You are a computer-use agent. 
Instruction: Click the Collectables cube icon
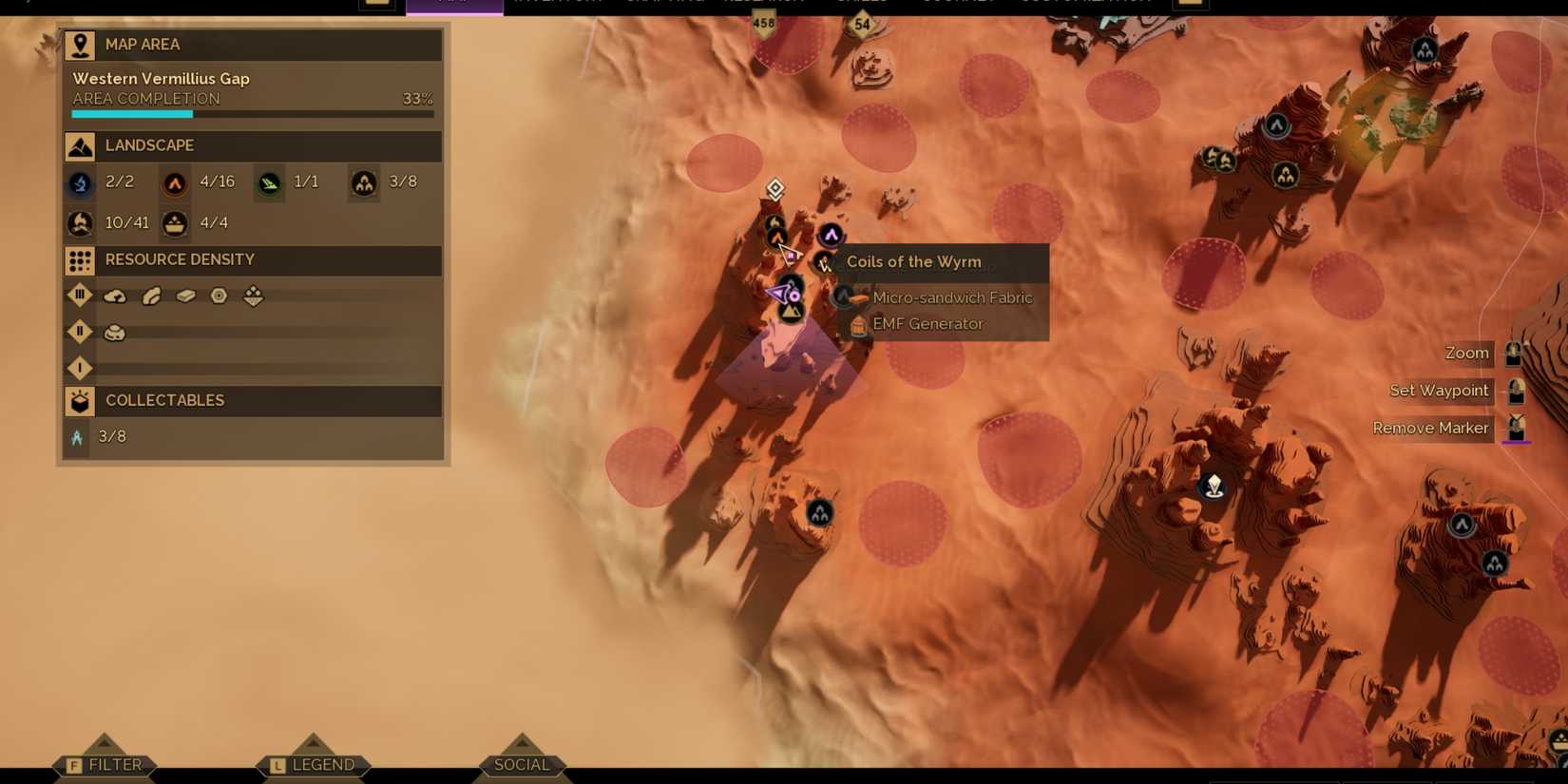pyautogui.click(x=79, y=400)
